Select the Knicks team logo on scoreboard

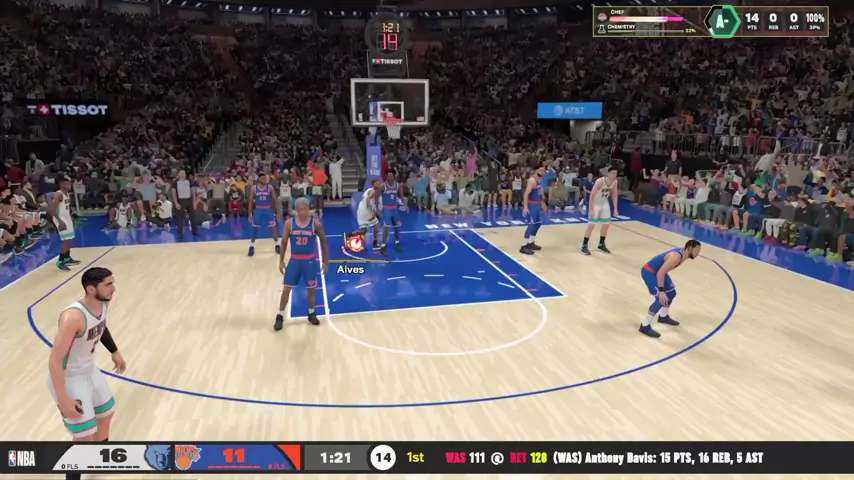coord(188,457)
